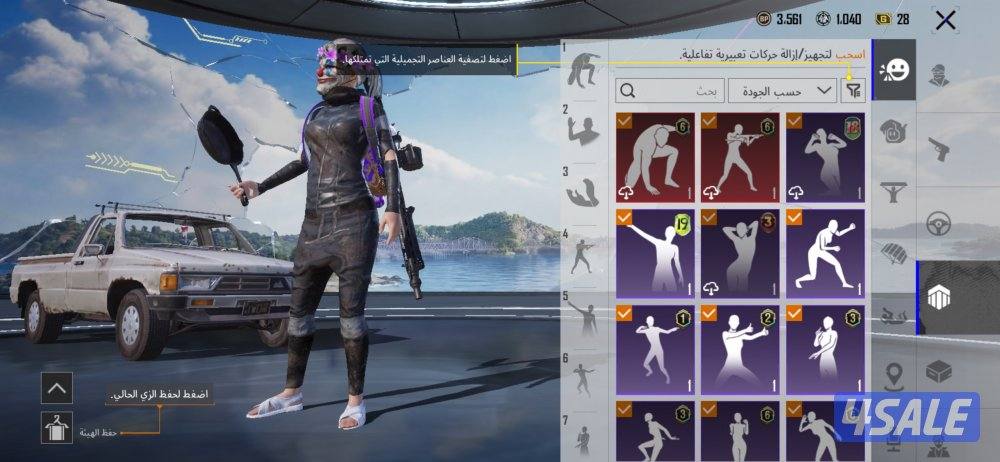The height and width of the screenshot is (462, 1000).
Task: Open the emote wheel slot 1
Action: 581,70
